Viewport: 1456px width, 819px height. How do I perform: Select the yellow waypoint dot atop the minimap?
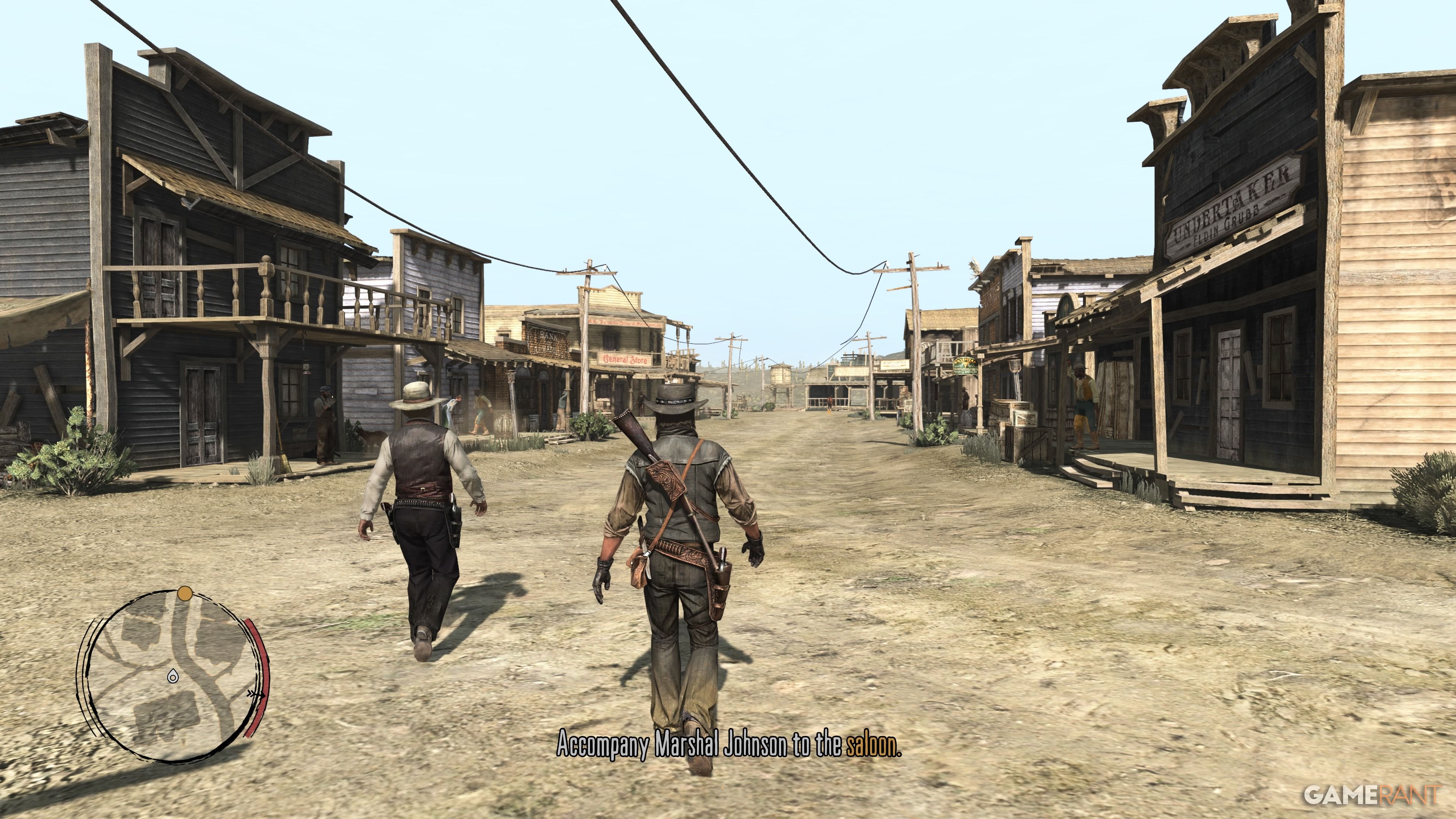(x=185, y=593)
